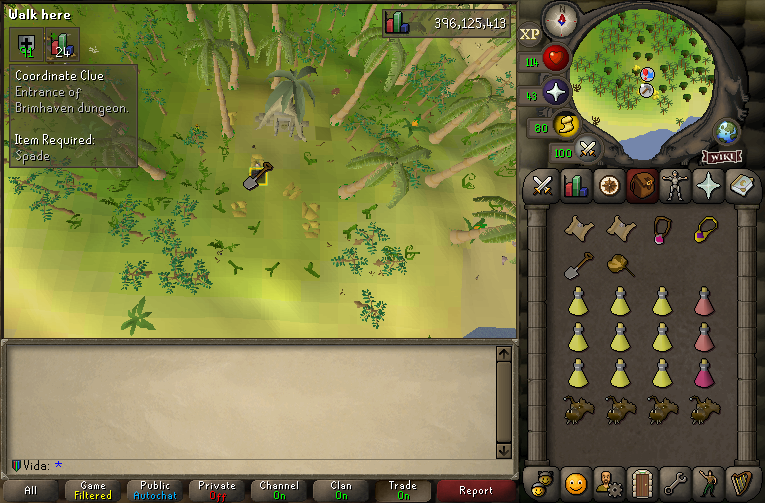The height and width of the screenshot is (503, 765).
Task: Open the Music Player harp tab
Action: pos(739,483)
